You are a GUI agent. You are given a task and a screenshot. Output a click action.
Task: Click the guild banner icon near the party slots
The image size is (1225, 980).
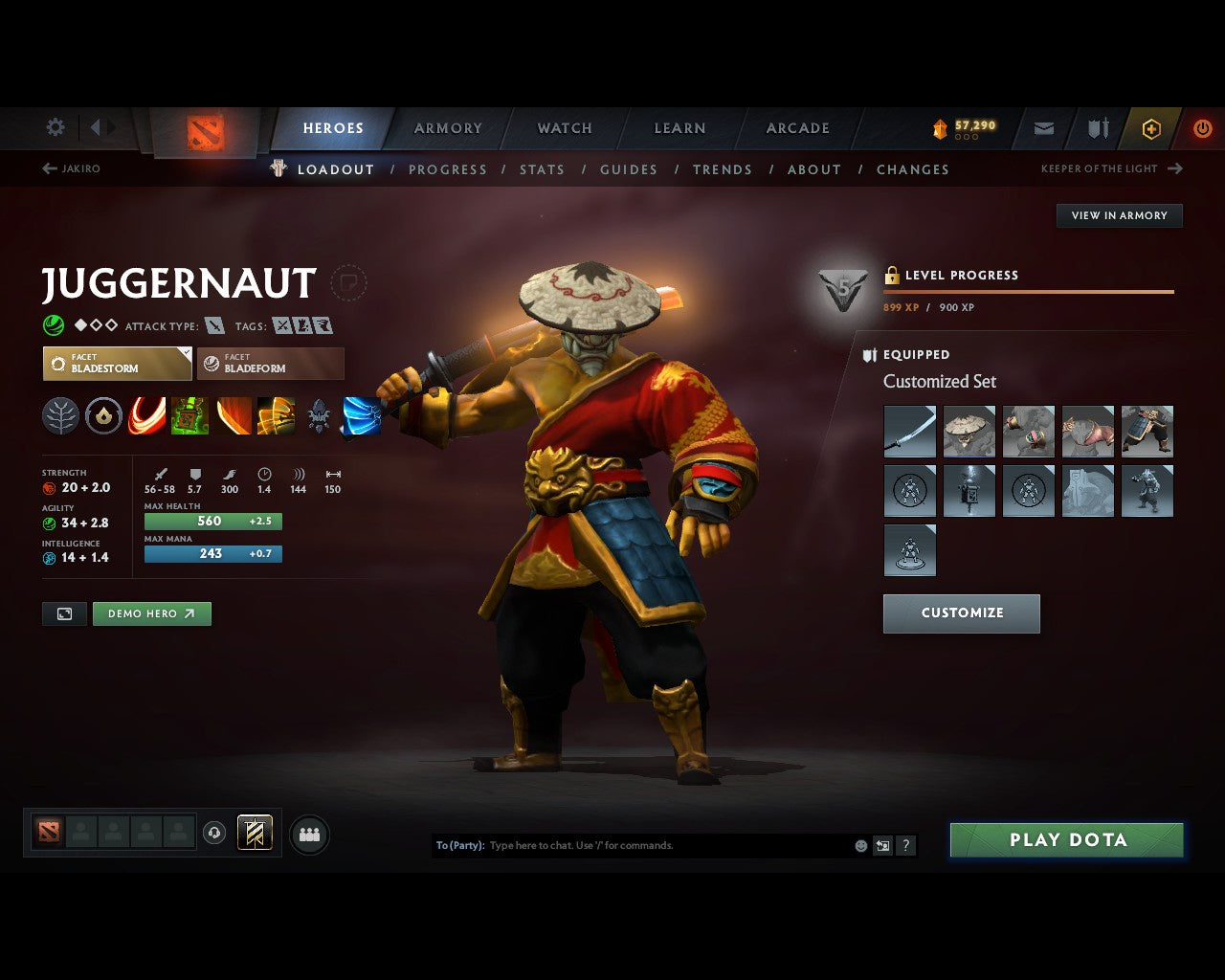tap(256, 834)
